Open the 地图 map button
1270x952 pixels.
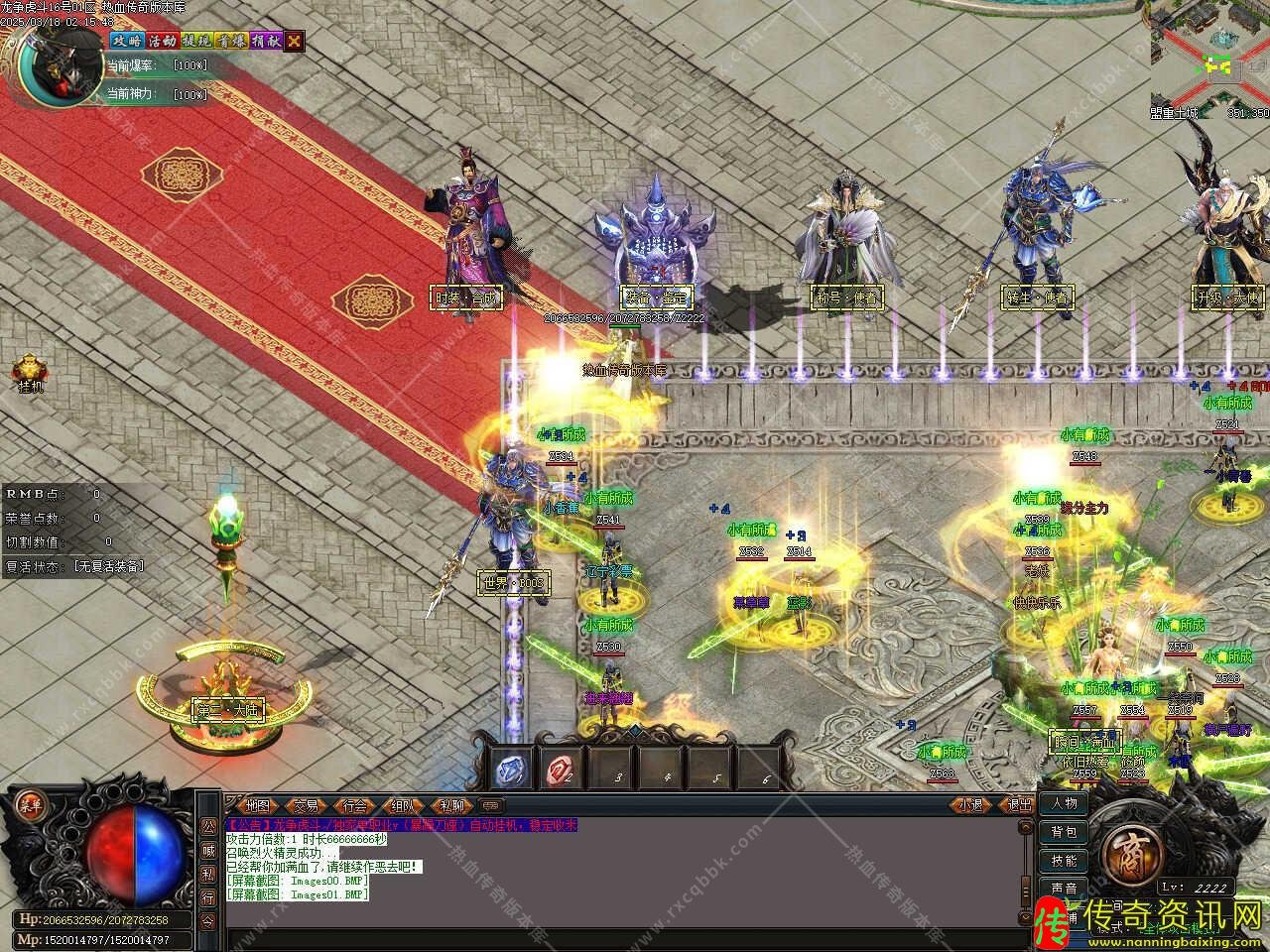(x=257, y=805)
